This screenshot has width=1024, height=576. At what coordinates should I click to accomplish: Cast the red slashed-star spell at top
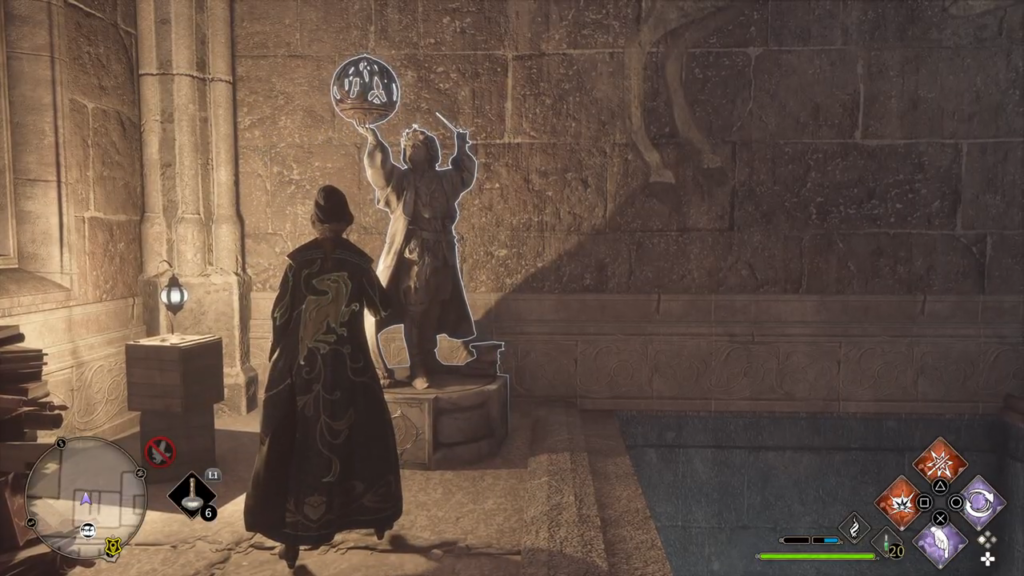point(940,462)
